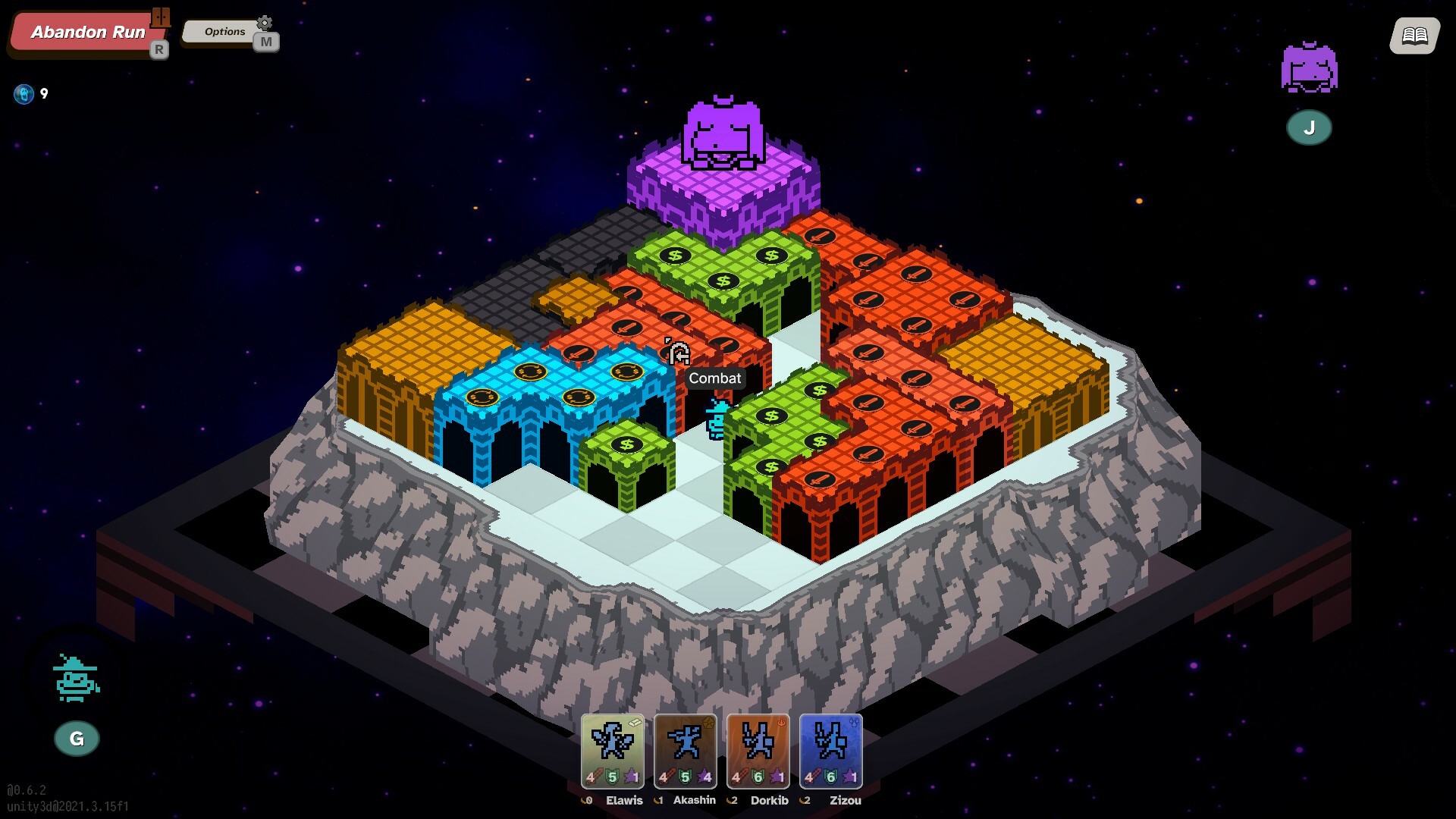This screenshot has height=819, width=1456.
Task: Click the flame icon on Dorkib's card
Action: [x=780, y=723]
